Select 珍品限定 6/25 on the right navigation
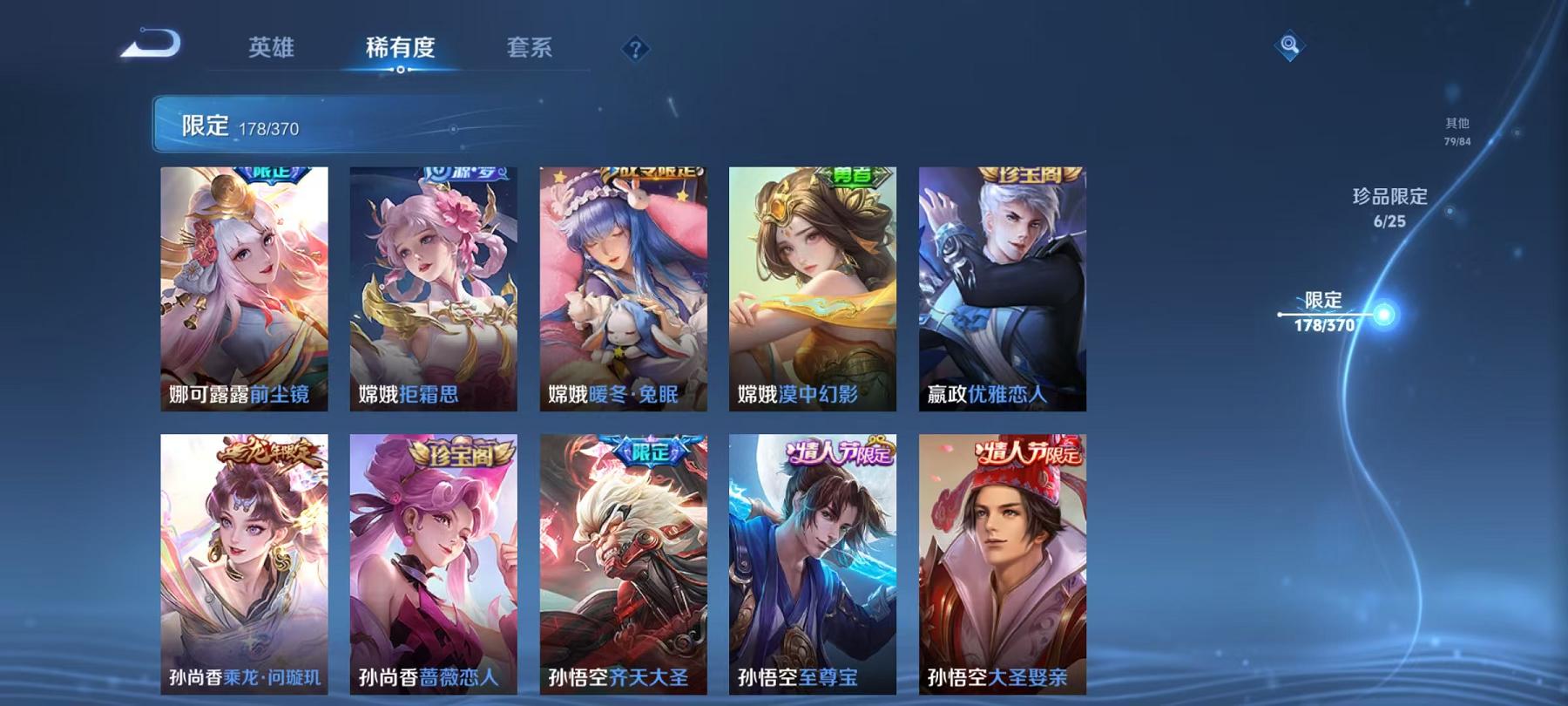 point(1389,209)
